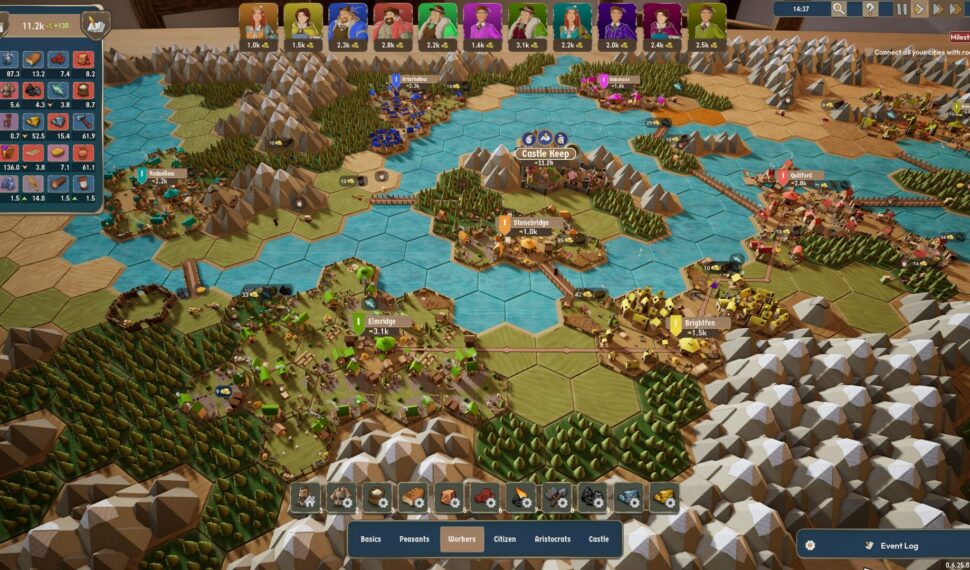Screen dimensions: 970x570
Task: Select the Castle Keep city label
Action: [544, 154]
